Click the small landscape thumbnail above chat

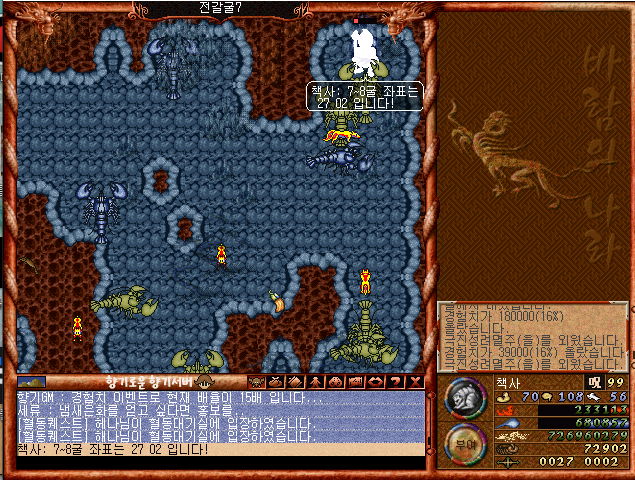(x=31, y=381)
